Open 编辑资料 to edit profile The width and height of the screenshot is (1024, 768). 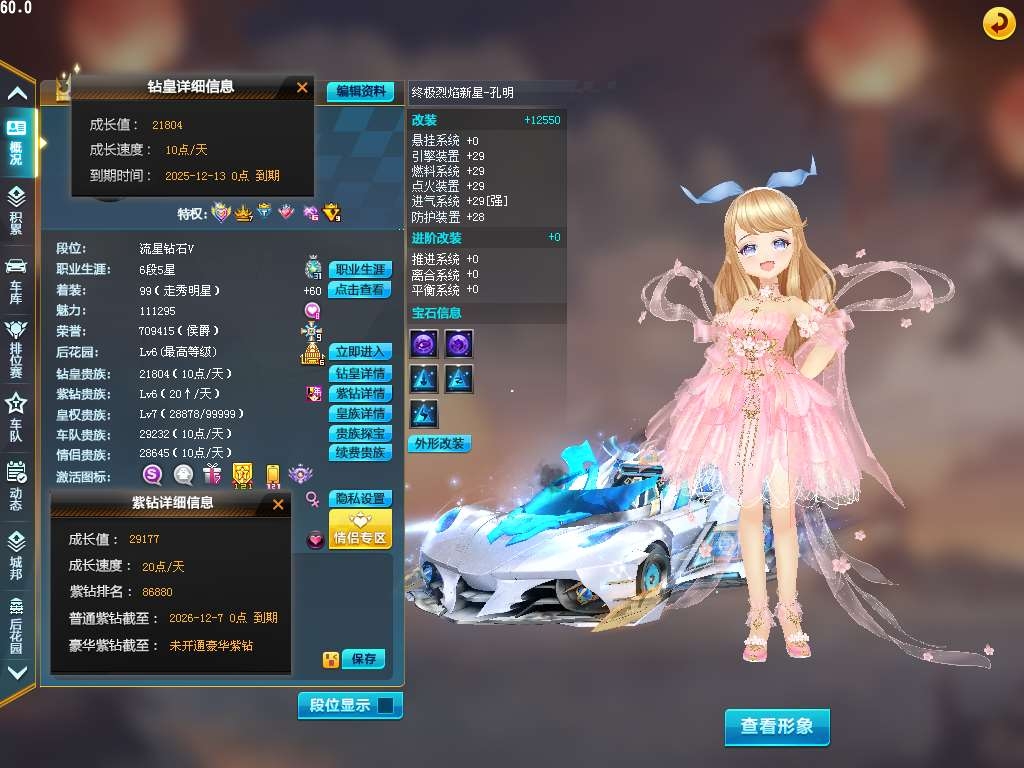[x=360, y=91]
